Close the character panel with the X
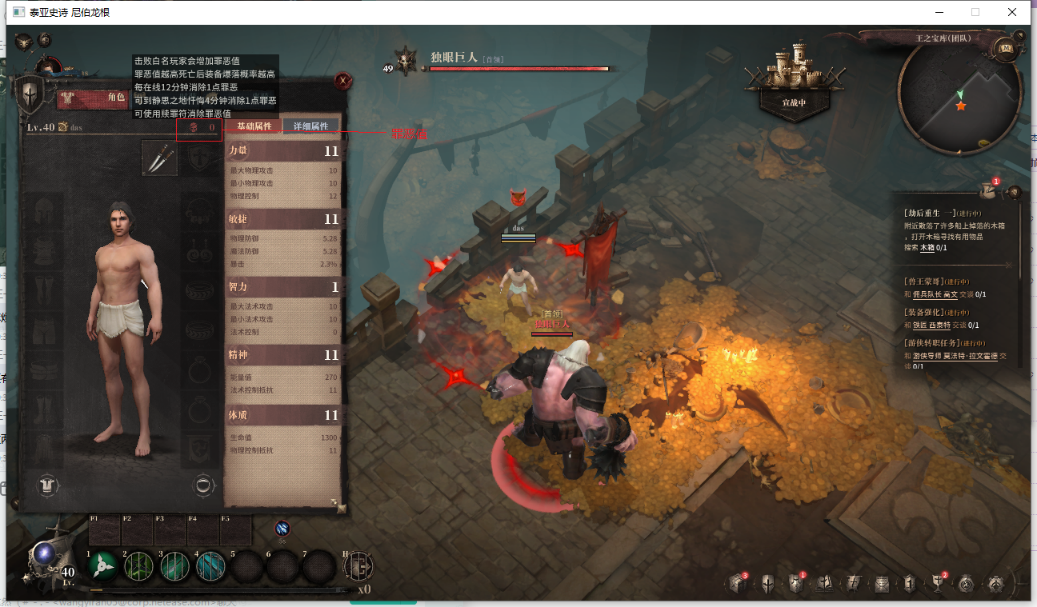Screen dimensions: 1037x607 click(x=343, y=80)
